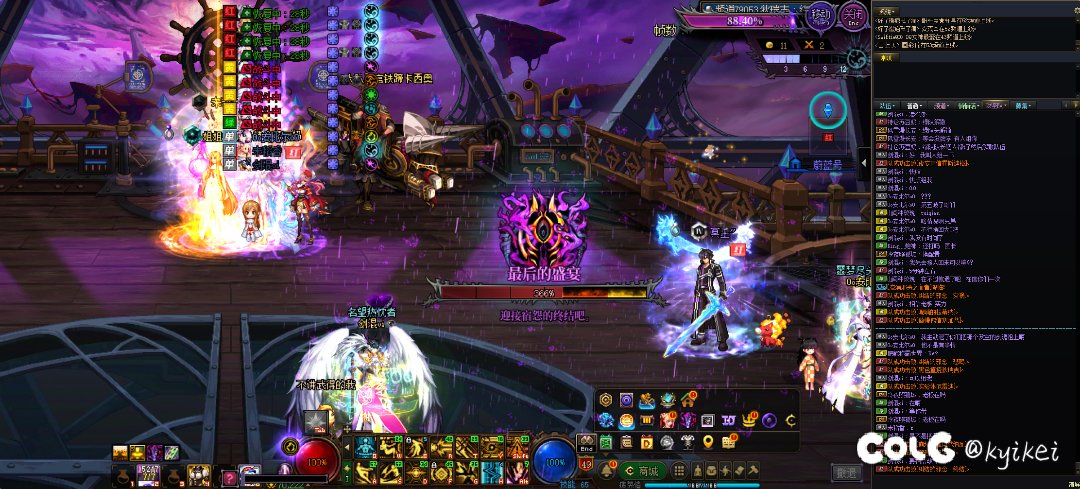Click the teal circled crystal minimap marker
The width and height of the screenshot is (1080, 489).
[x=828, y=109]
